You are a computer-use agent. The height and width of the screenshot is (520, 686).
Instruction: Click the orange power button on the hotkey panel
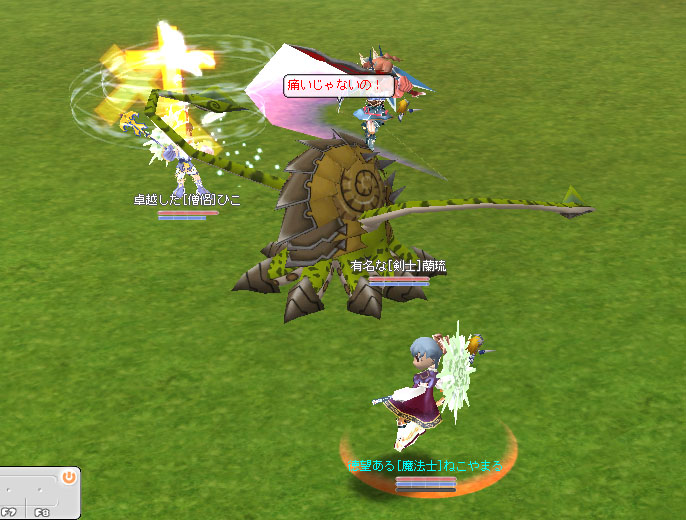point(68,477)
